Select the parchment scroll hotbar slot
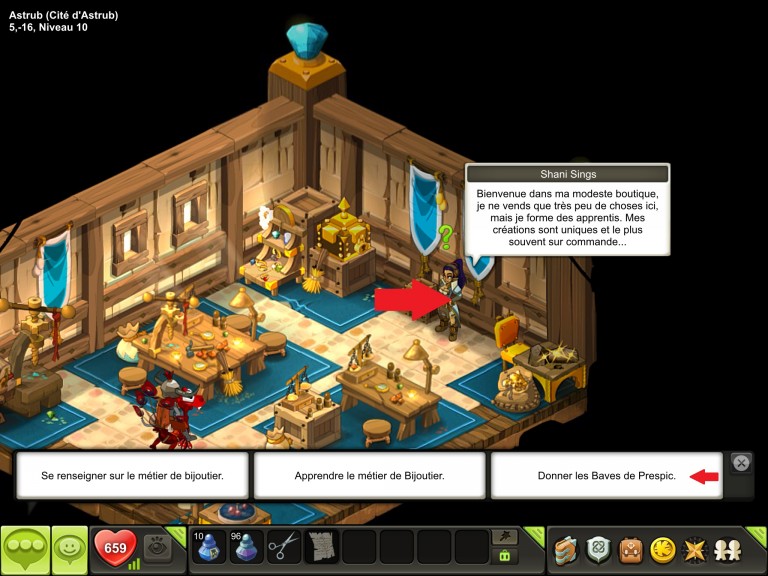The width and height of the screenshot is (768, 576). coord(322,548)
